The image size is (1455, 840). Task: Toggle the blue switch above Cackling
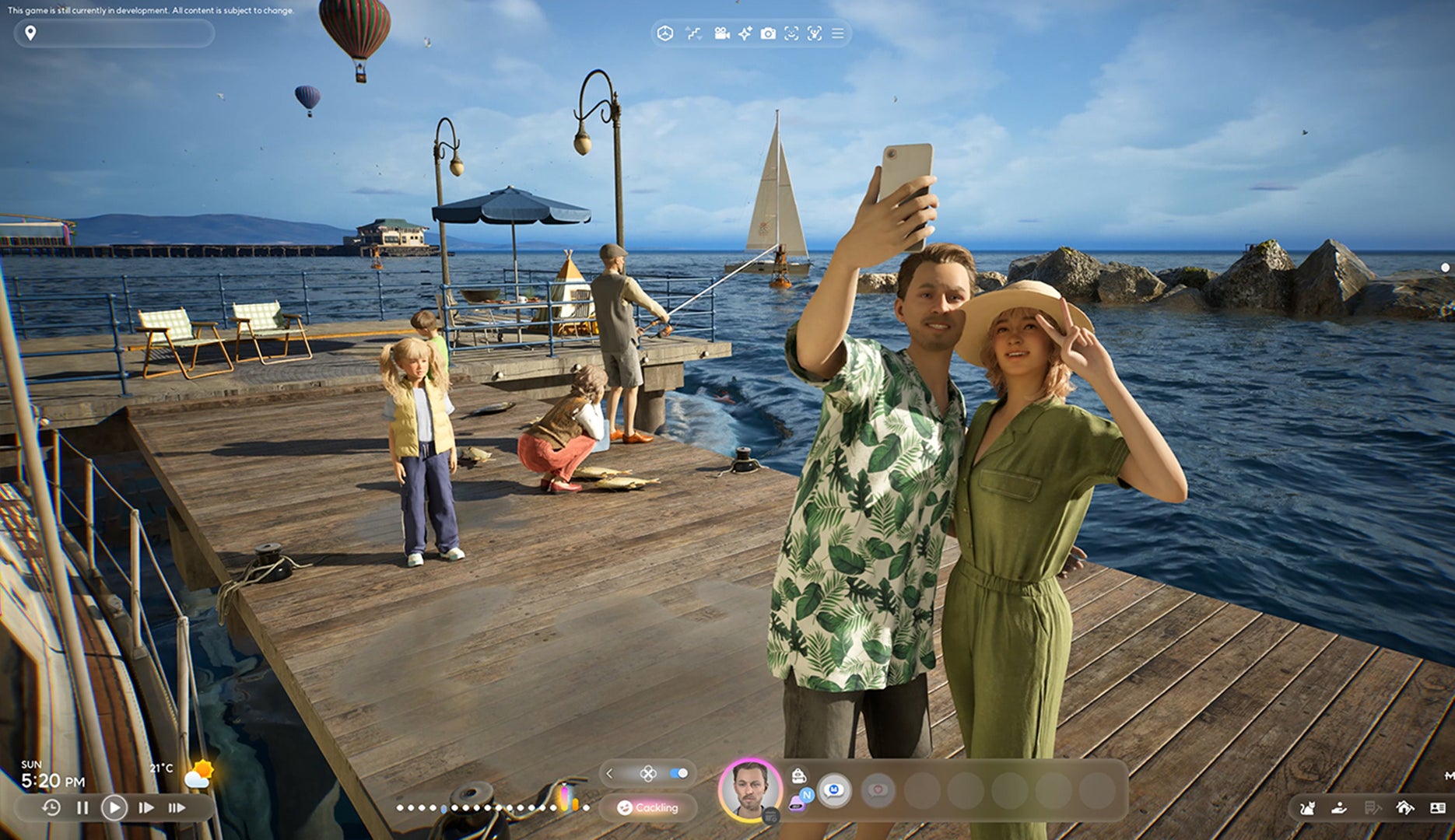678,773
